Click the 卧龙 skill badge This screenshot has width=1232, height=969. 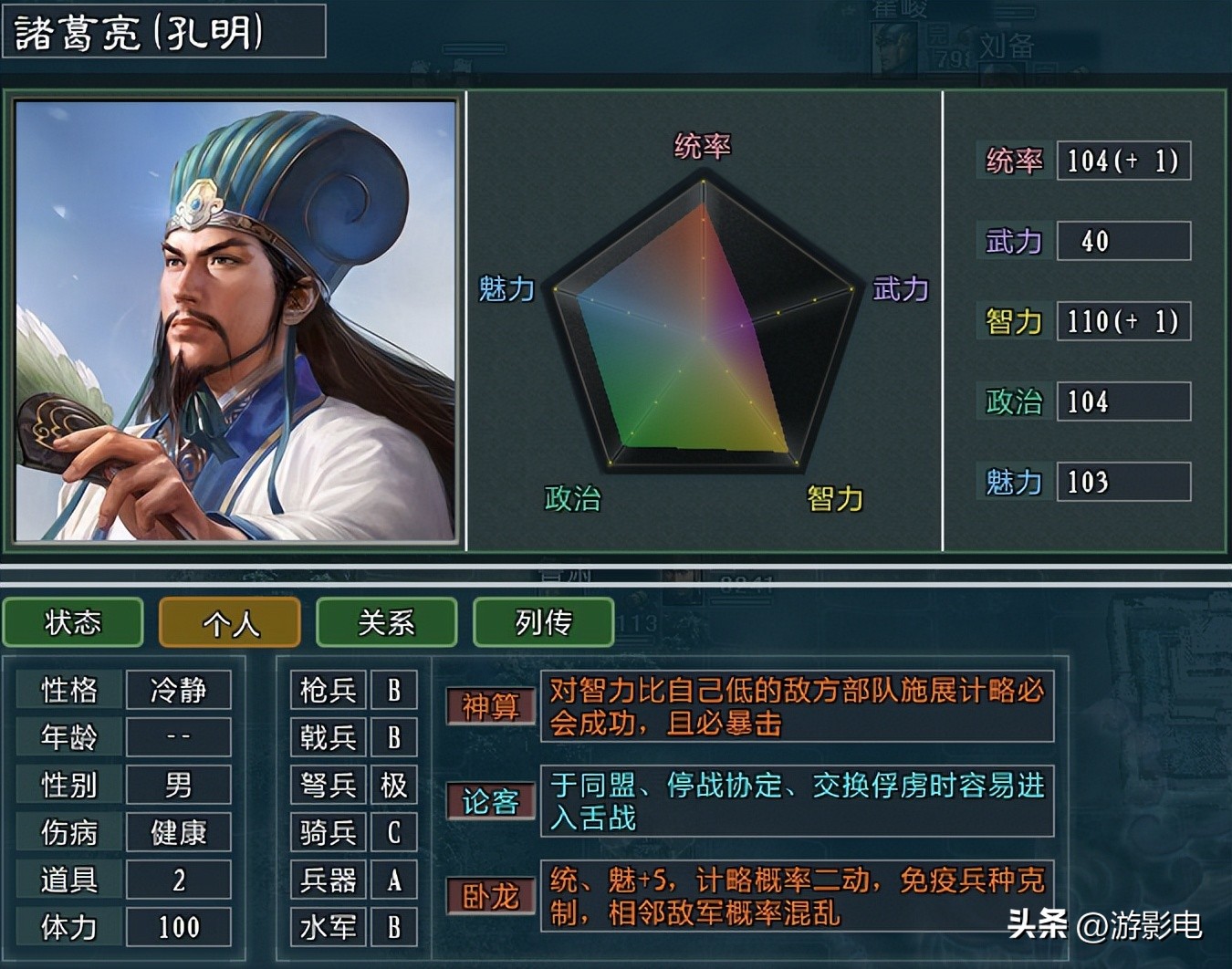click(489, 898)
